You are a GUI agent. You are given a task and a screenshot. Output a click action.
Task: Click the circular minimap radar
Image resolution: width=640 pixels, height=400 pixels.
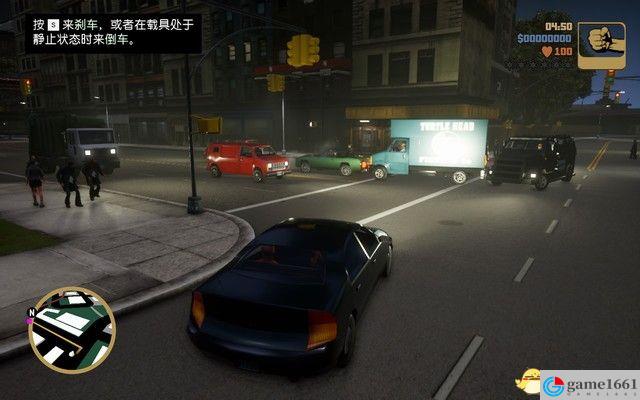click(x=72, y=331)
